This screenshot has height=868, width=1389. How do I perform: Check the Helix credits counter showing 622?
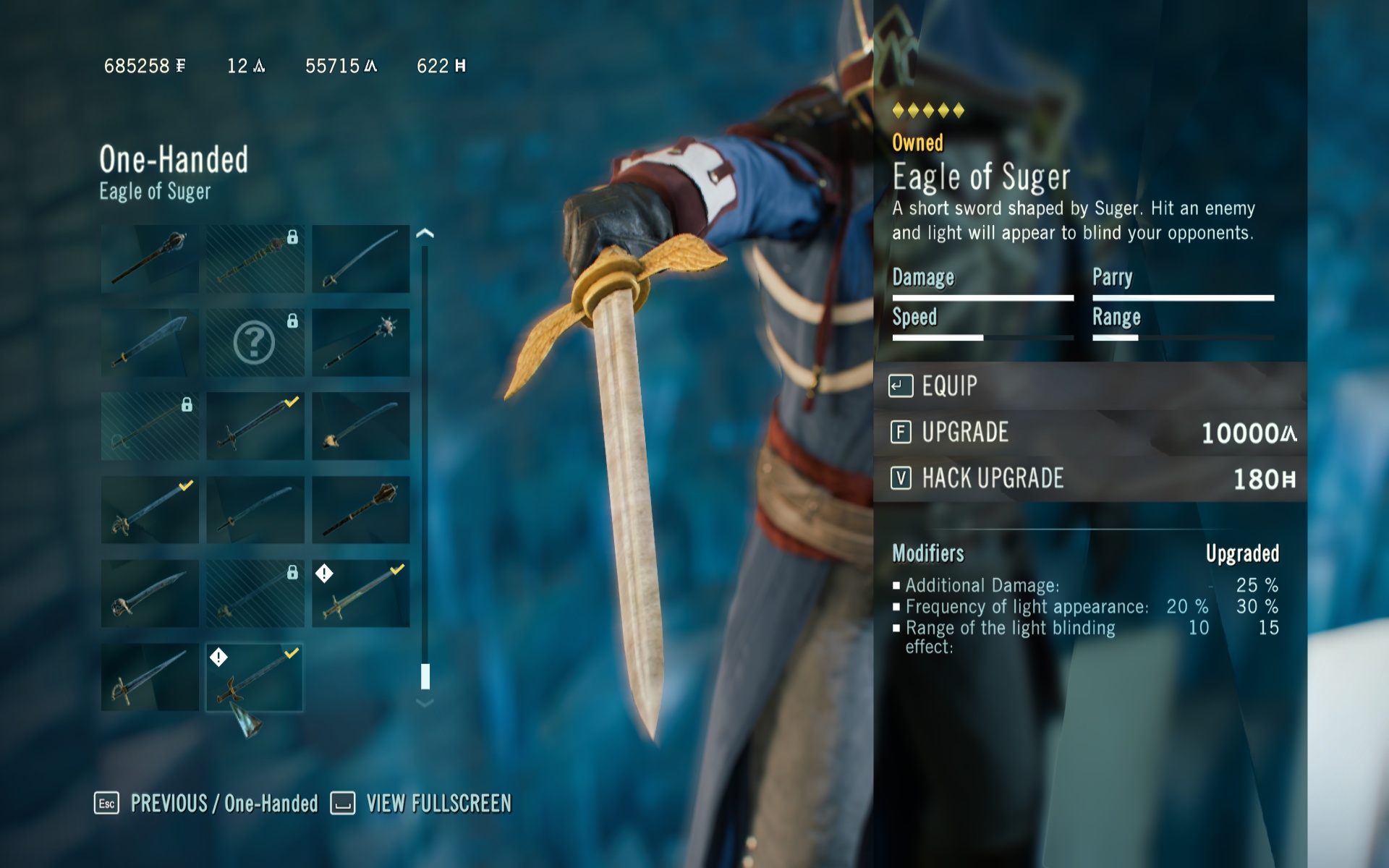(438, 66)
